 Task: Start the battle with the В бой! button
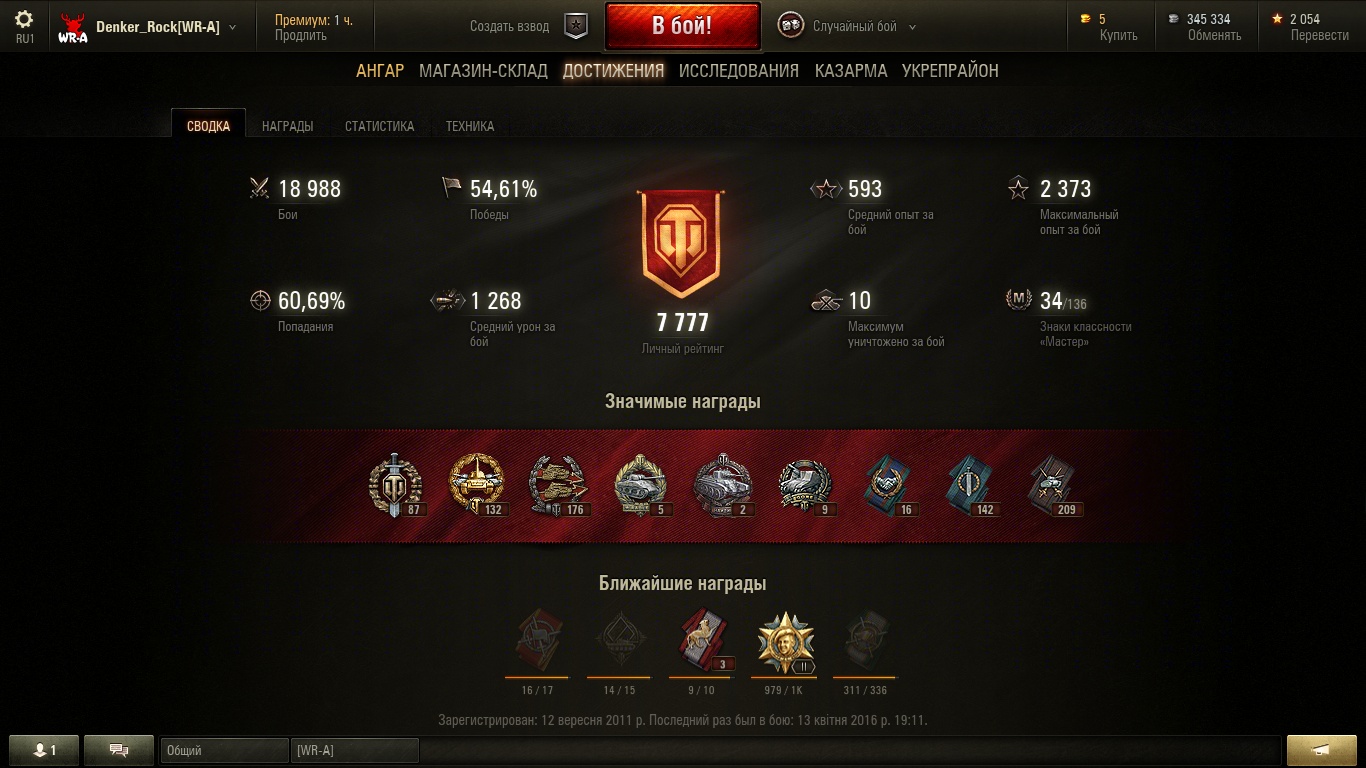click(682, 26)
